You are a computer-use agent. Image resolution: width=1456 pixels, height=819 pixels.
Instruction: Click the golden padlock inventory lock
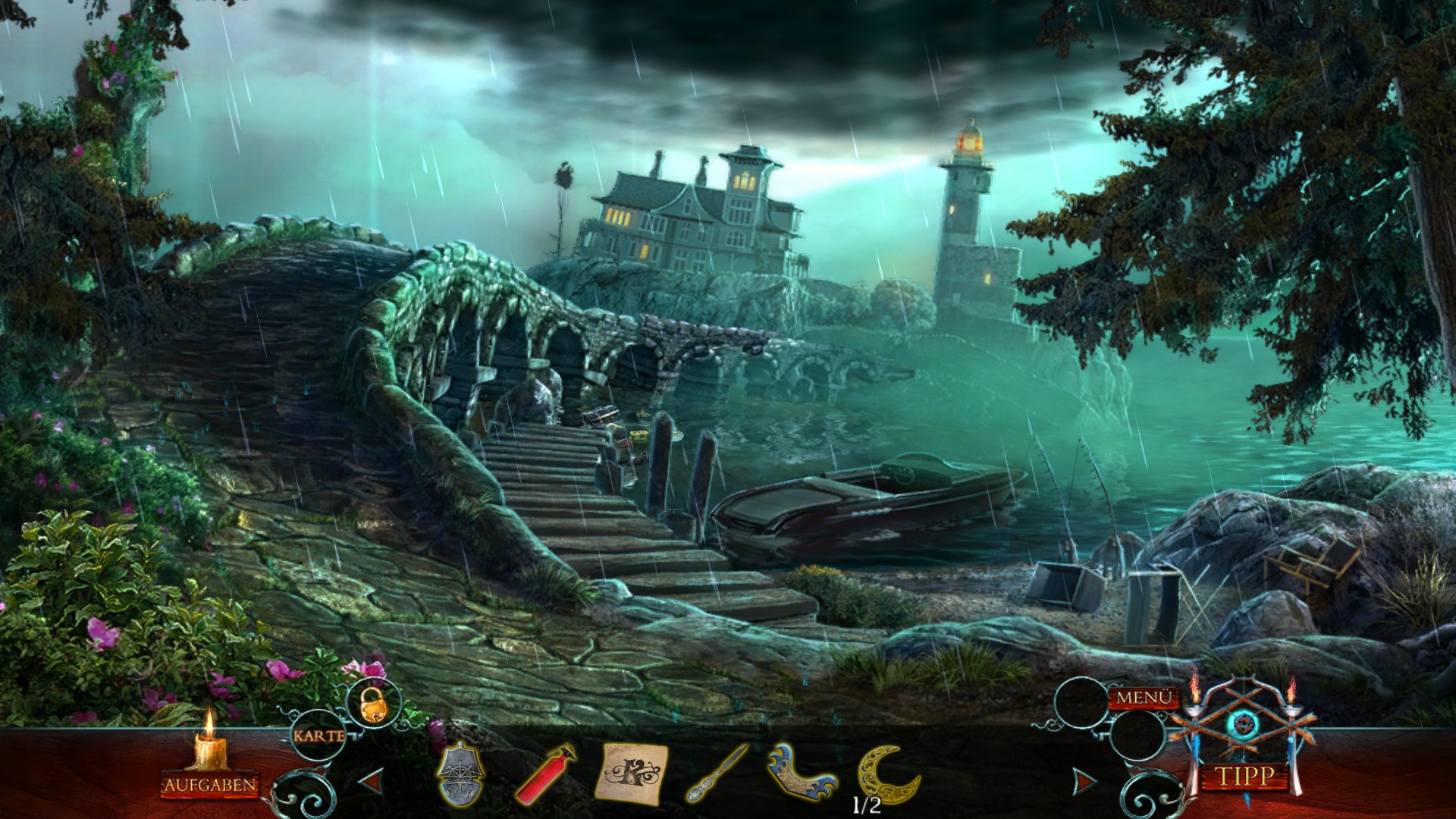point(372,704)
